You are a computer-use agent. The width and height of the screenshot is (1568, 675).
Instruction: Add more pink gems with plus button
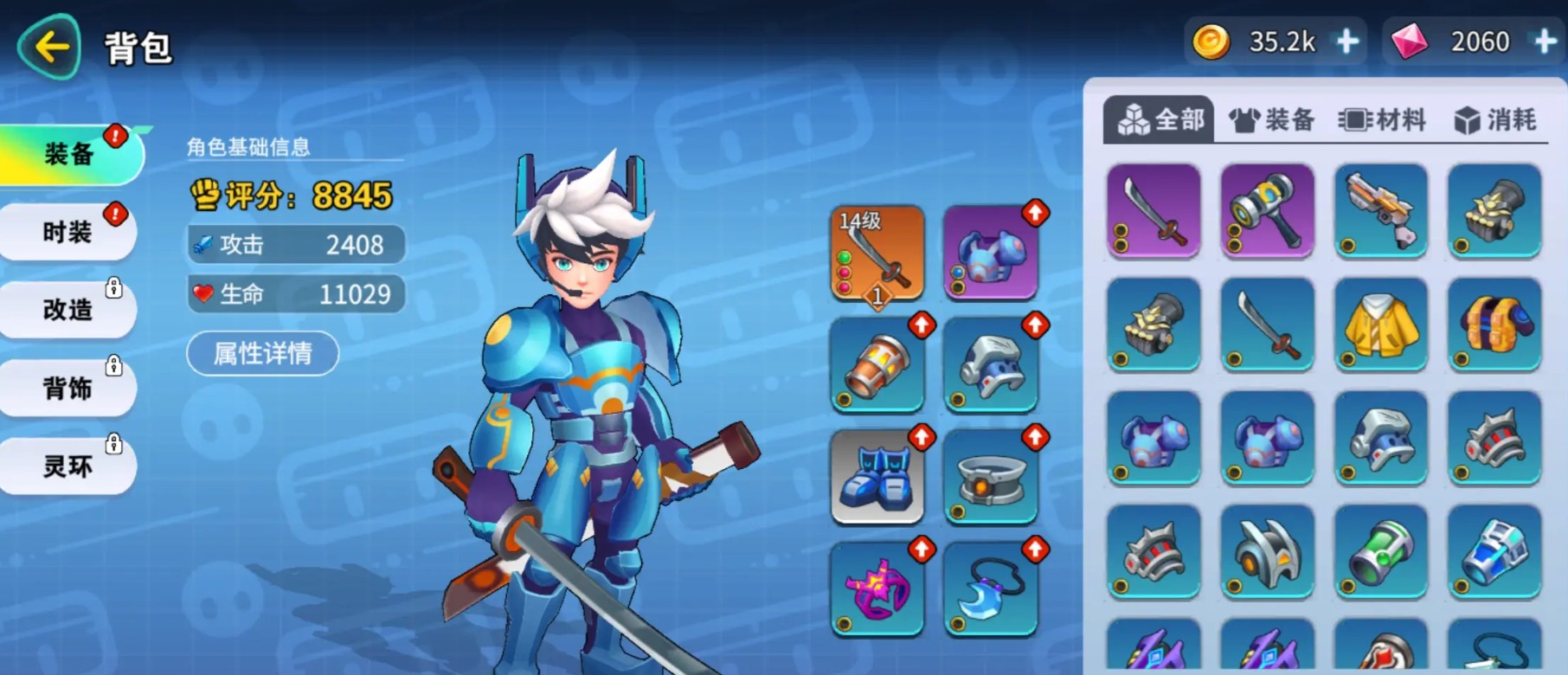coord(1545,42)
